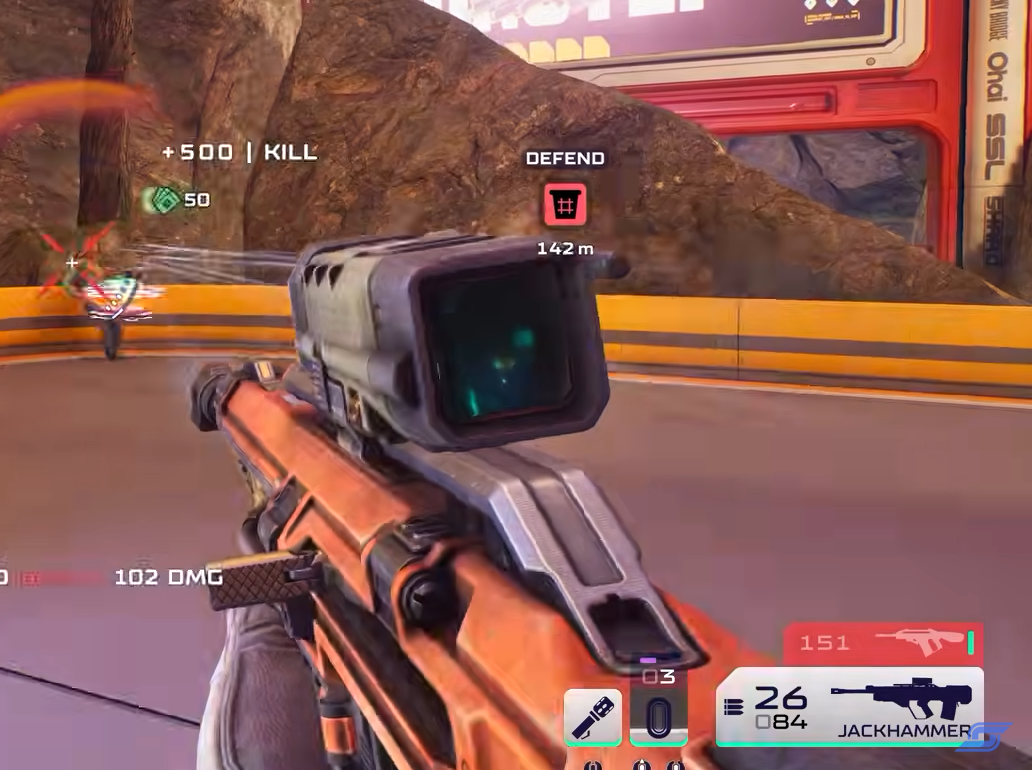Activate the baton equipment icon
Image resolution: width=1032 pixels, height=770 pixels.
coord(593,716)
